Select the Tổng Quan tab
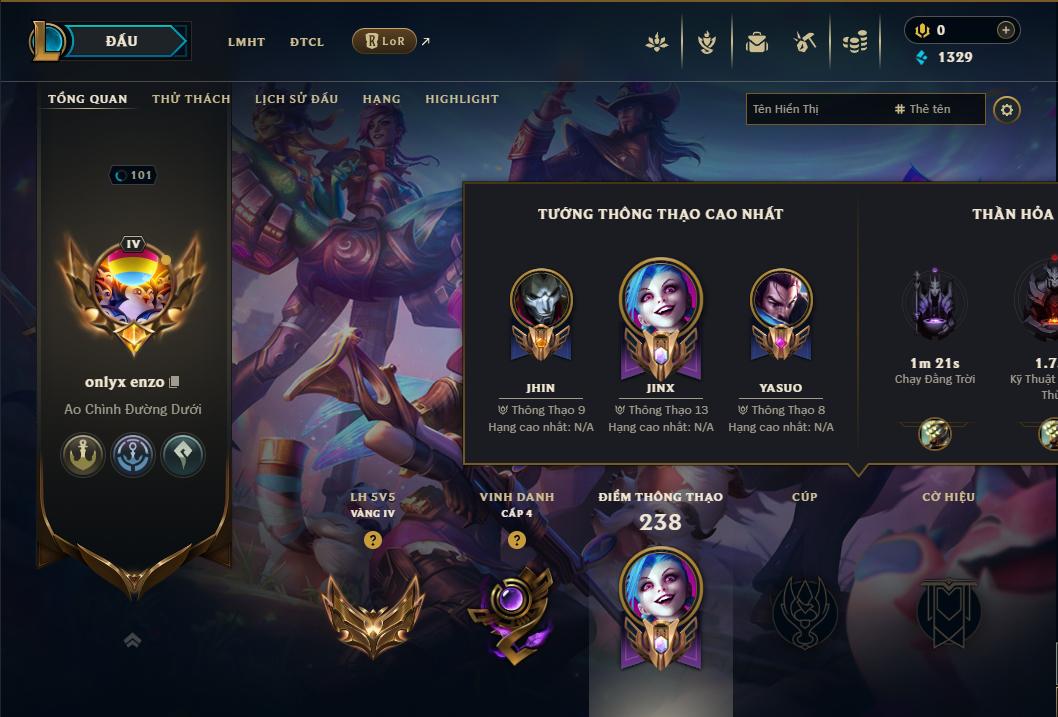Screen dimensions: 1058x717 [x=88, y=99]
